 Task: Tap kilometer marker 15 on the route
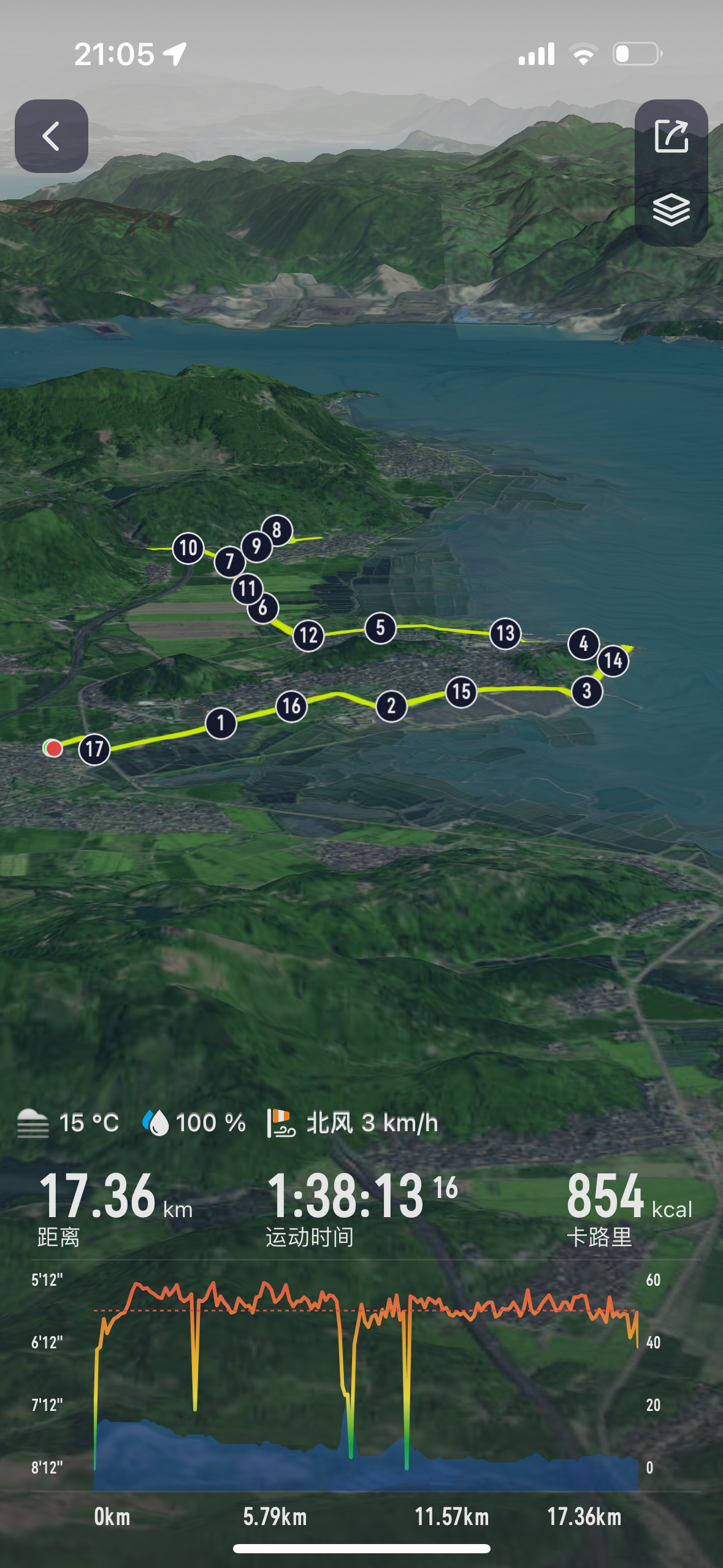click(x=461, y=692)
